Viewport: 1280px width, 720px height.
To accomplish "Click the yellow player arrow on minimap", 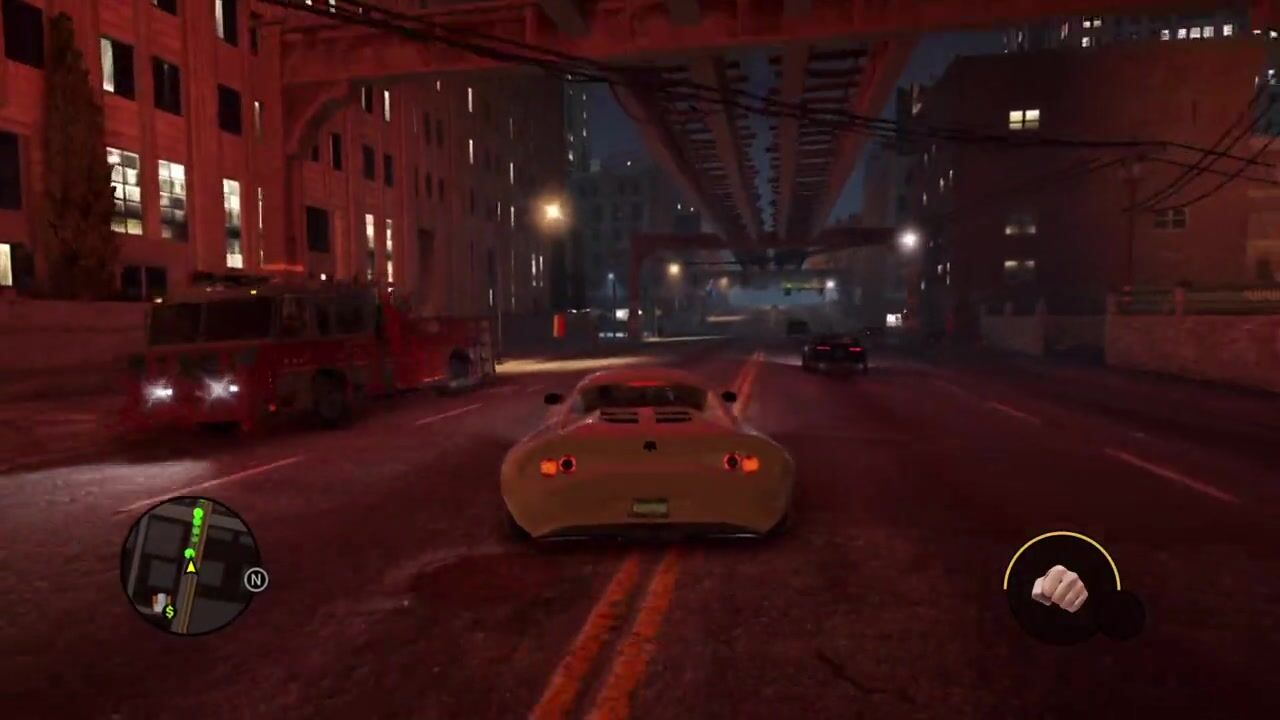I will [x=190, y=566].
